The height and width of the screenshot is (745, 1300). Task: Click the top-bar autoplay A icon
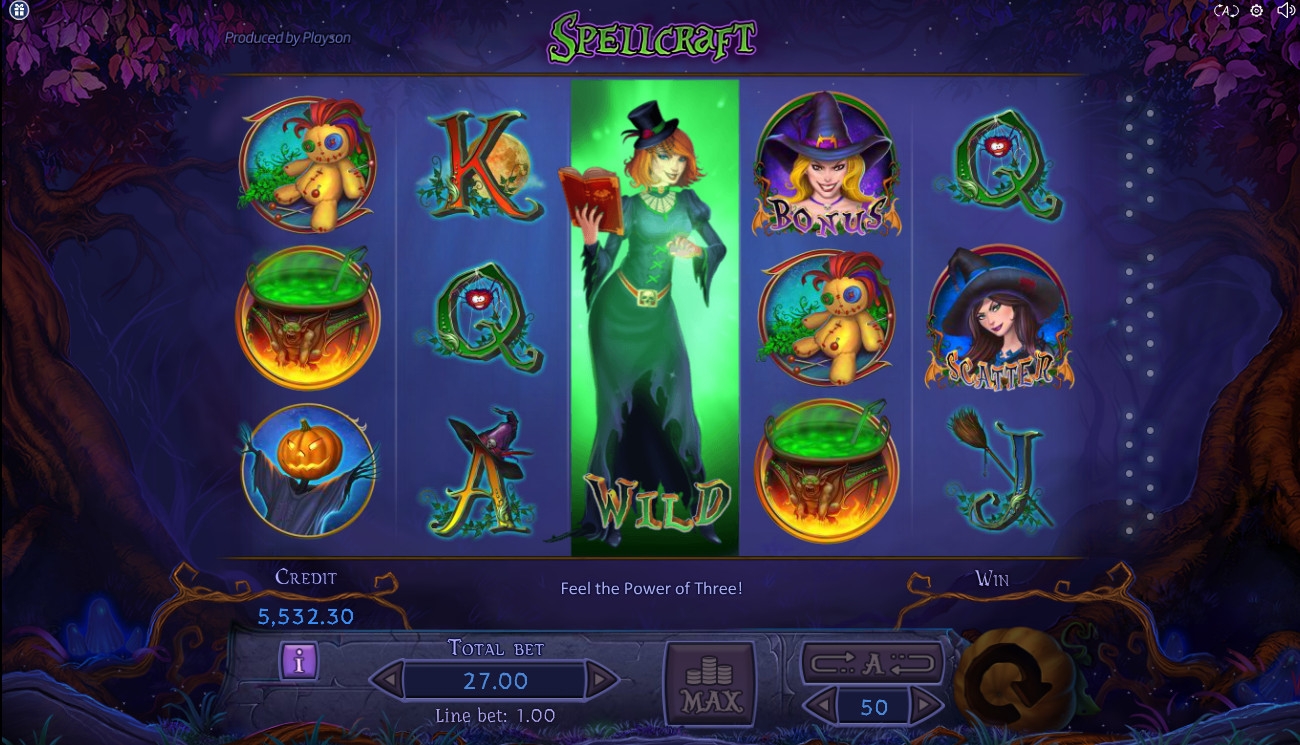pyautogui.click(x=1226, y=11)
